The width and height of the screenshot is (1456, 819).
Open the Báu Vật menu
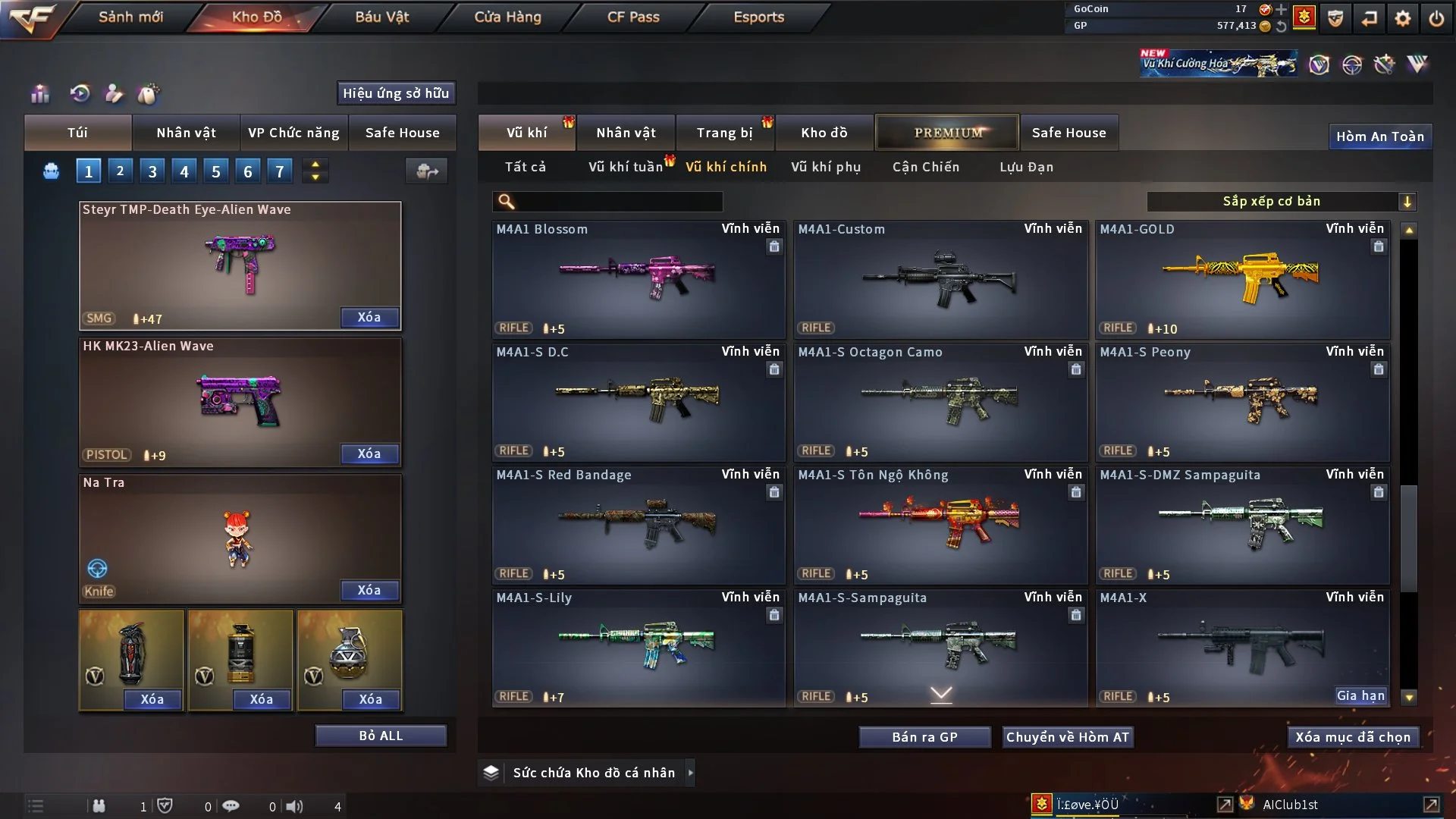[381, 17]
